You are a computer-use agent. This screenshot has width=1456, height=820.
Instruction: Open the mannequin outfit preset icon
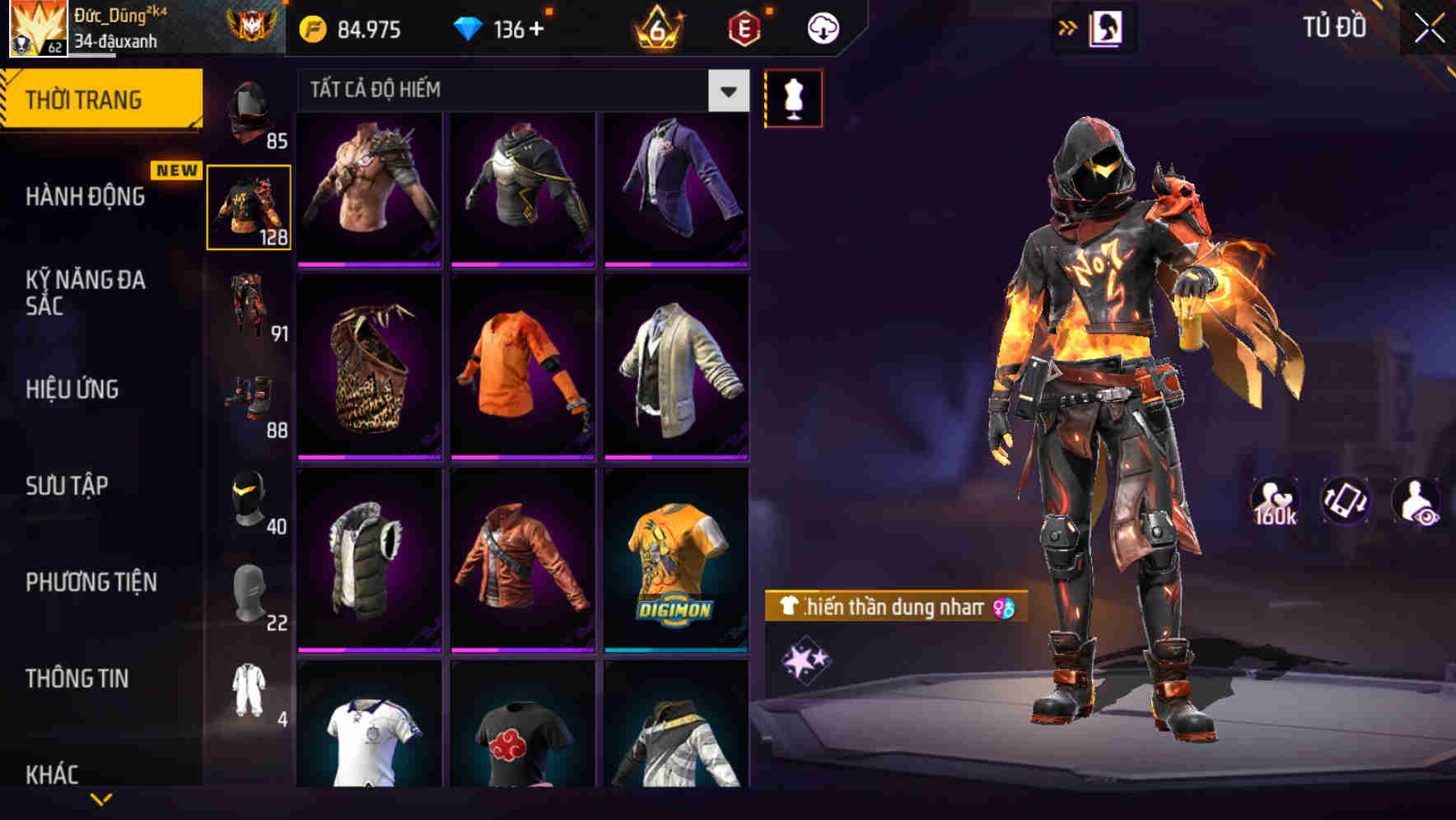(x=793, y=97)
